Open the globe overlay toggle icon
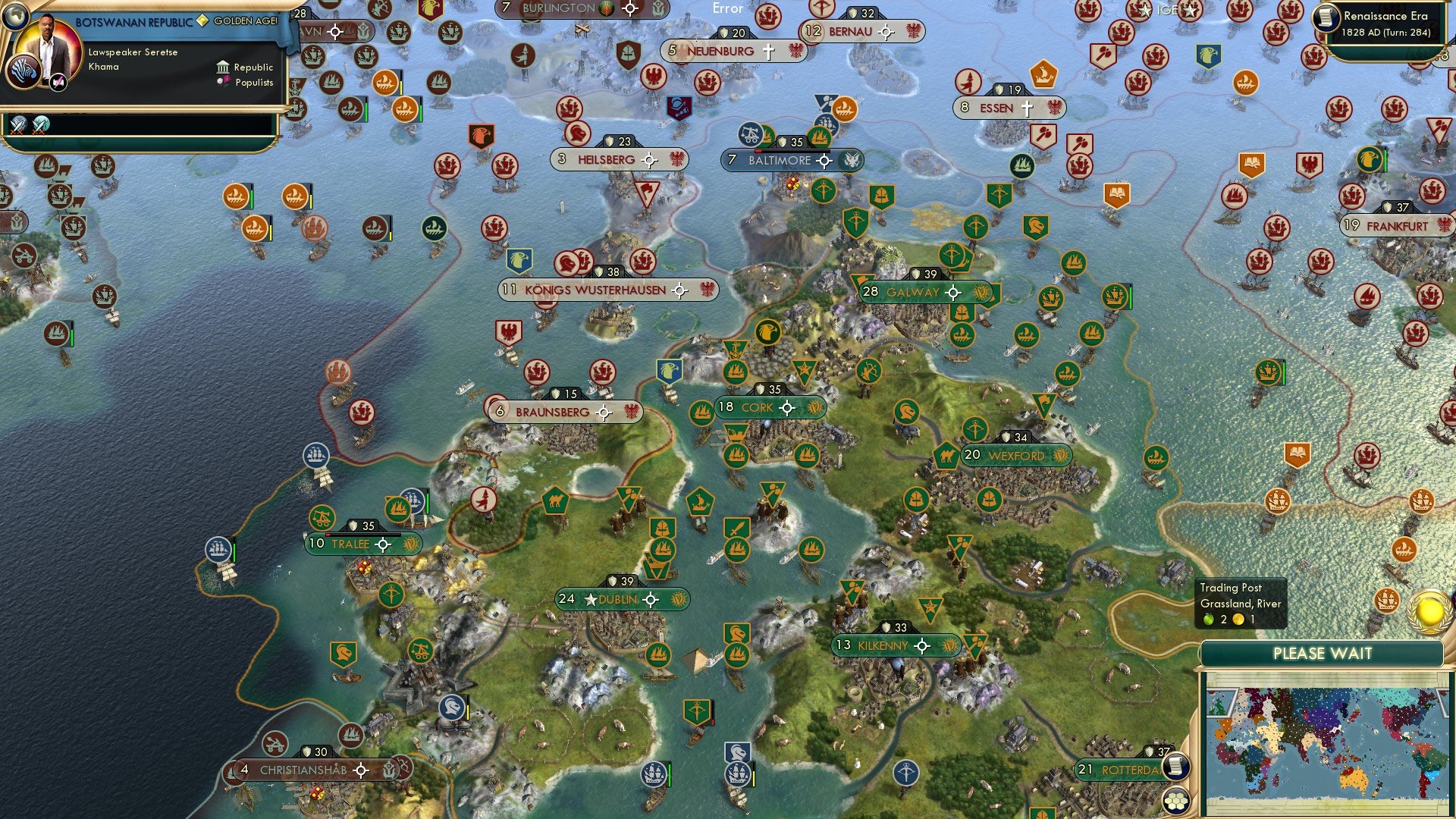This screenshot has width=1456, height=819. pos(15,15)
